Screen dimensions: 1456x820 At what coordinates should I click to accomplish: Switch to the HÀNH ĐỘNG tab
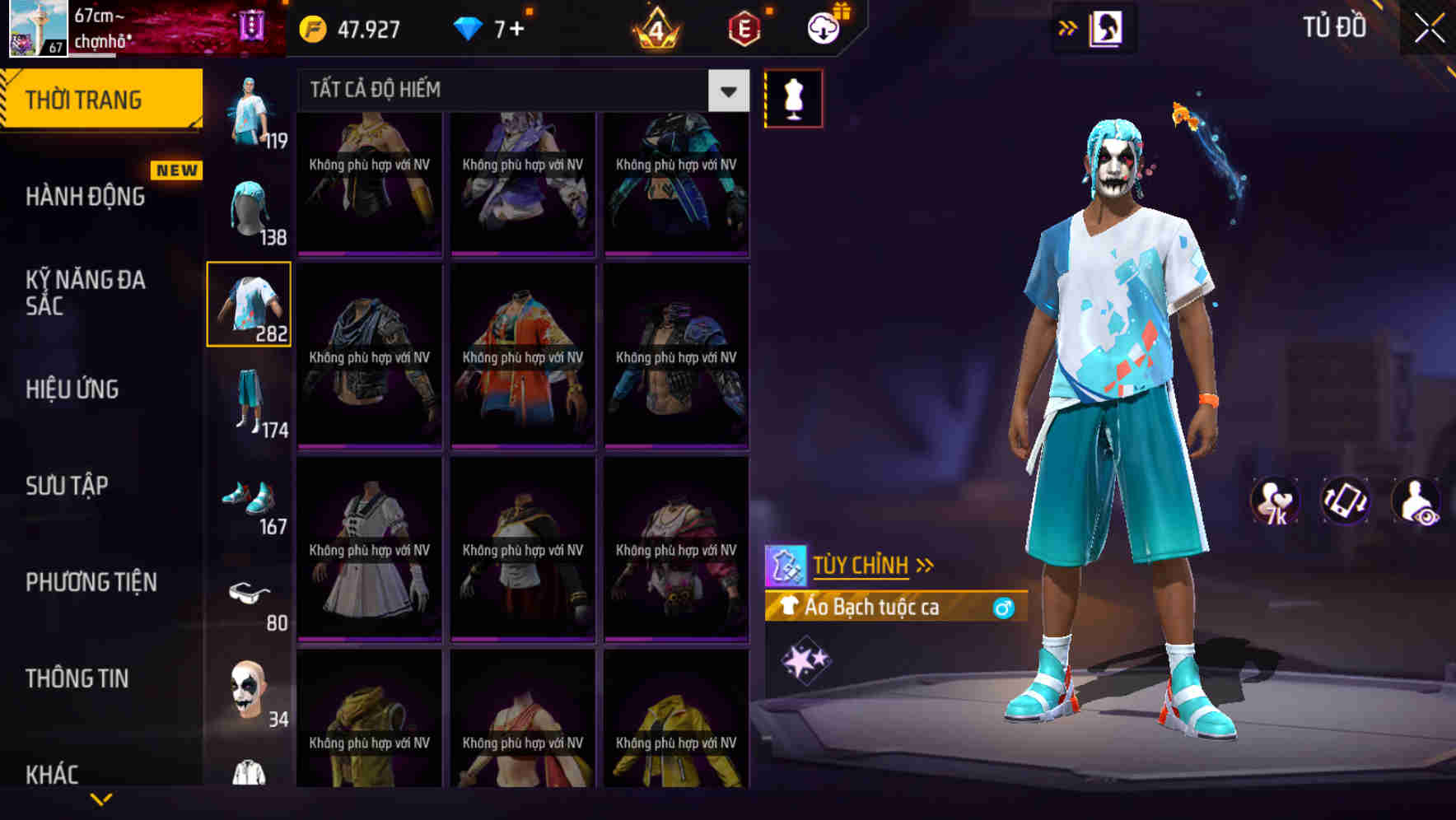coord(85,196)
